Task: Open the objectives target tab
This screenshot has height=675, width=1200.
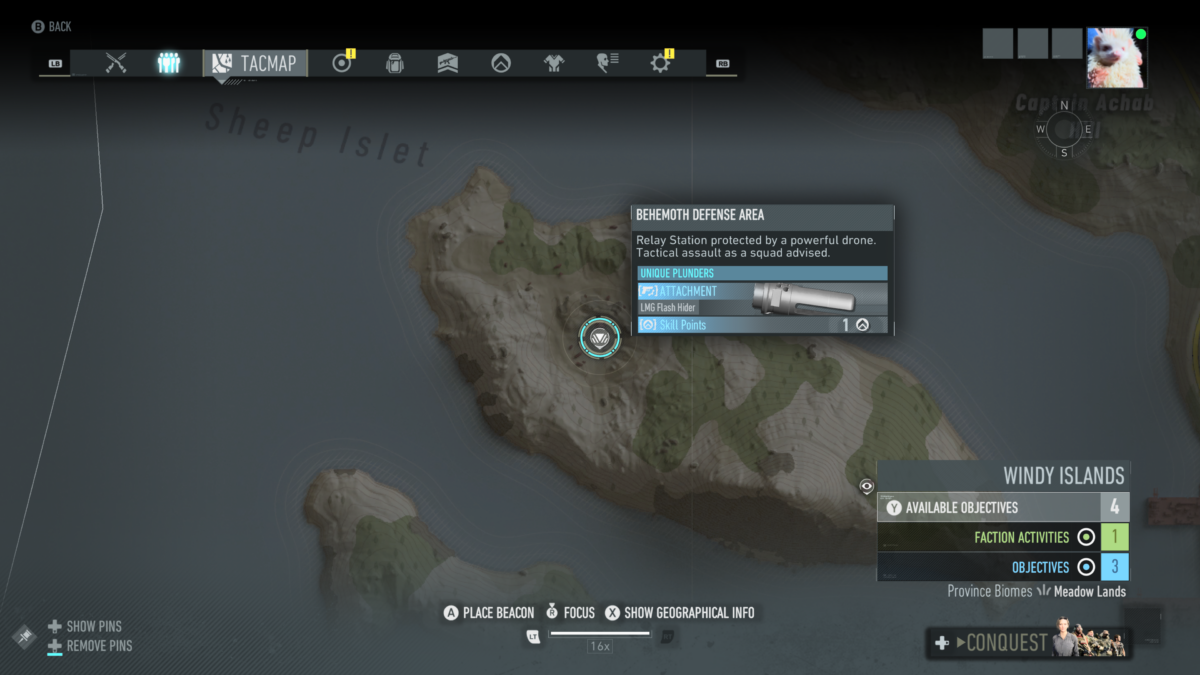Action: tap(342, 63)
